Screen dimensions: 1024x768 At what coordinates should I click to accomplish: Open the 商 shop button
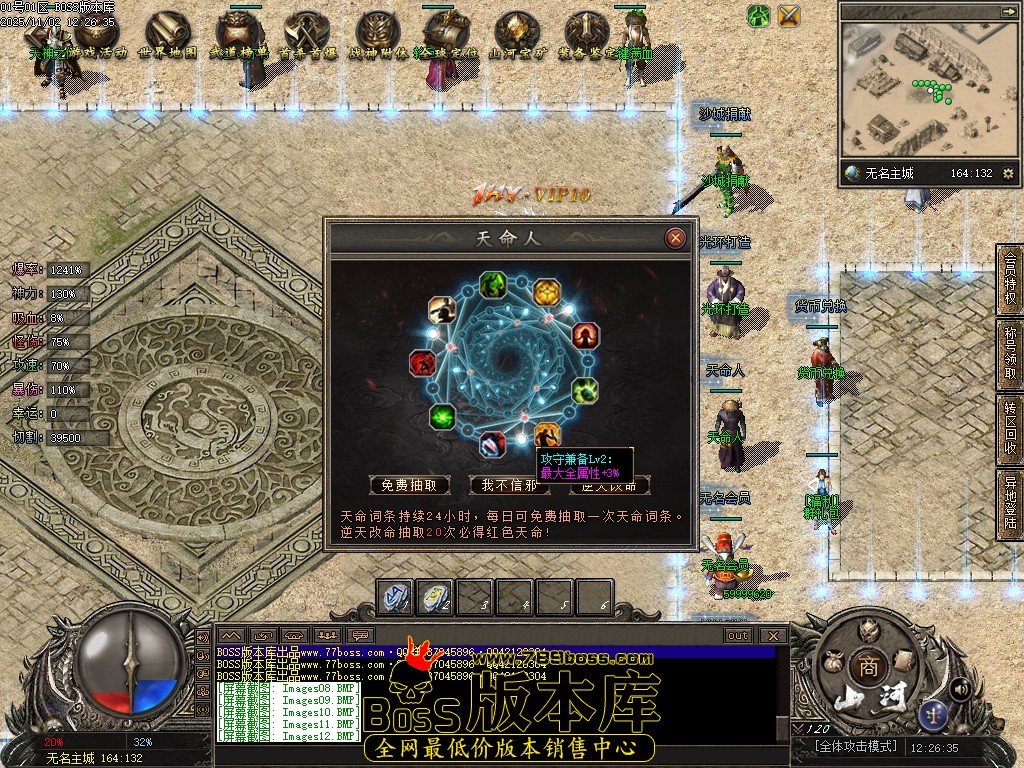[865, 667]
